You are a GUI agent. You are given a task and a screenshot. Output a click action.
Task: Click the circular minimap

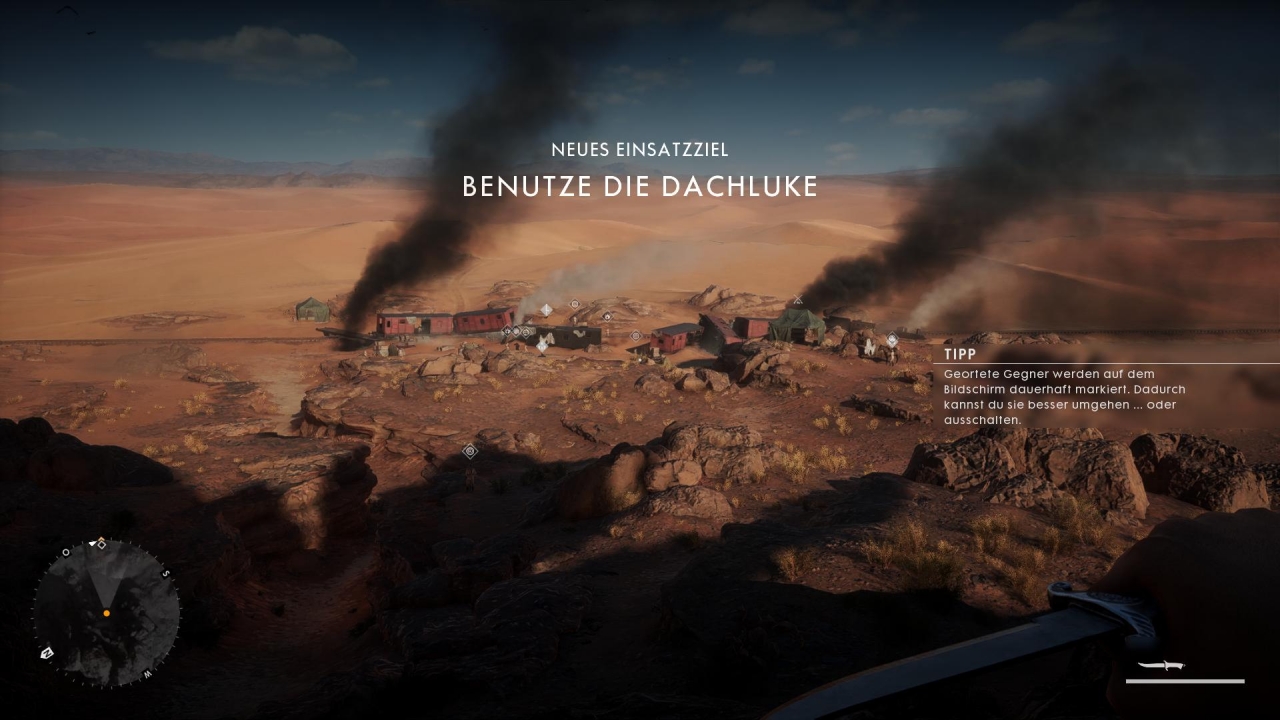[x=106, y=613]
